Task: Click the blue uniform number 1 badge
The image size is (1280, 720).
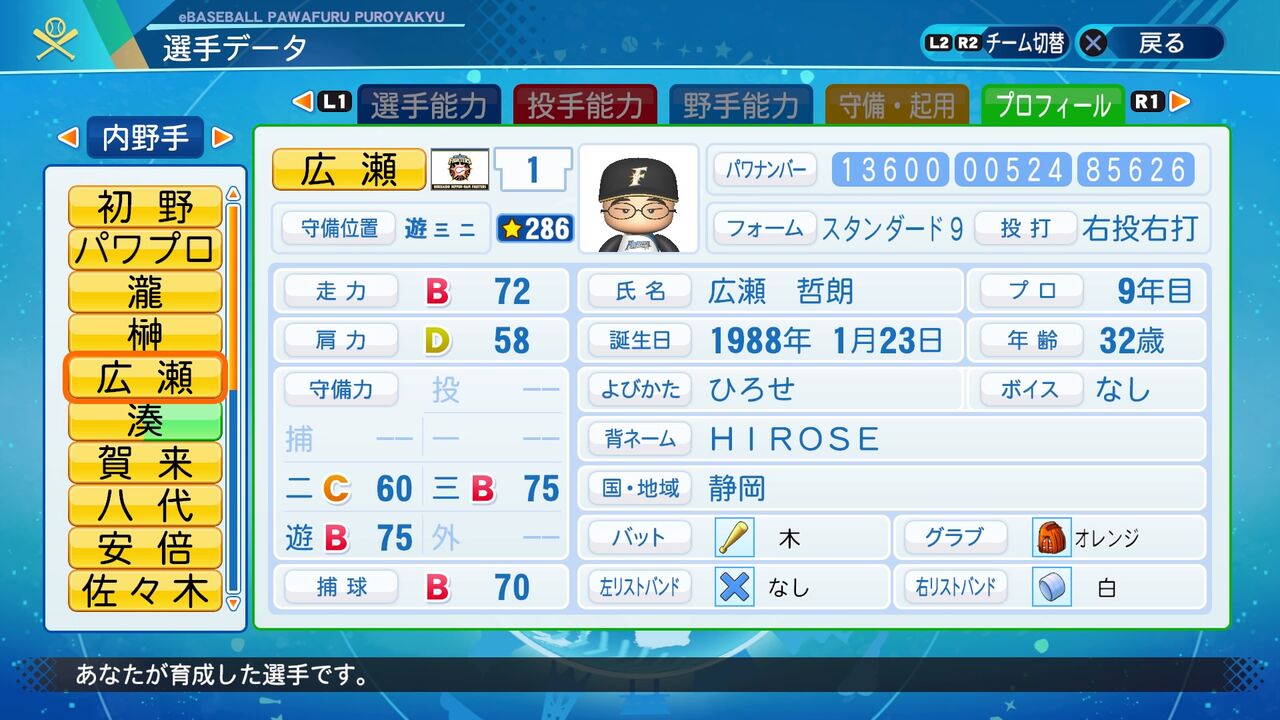Action: tap(532, 170)
